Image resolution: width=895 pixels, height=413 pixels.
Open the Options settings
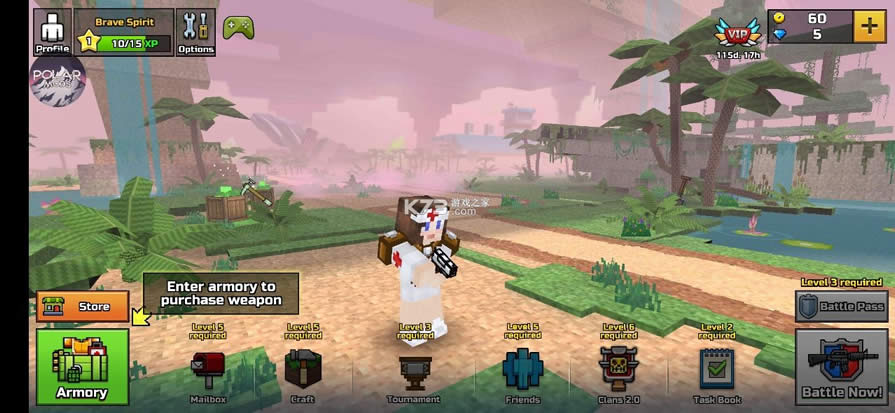point(195,30)
